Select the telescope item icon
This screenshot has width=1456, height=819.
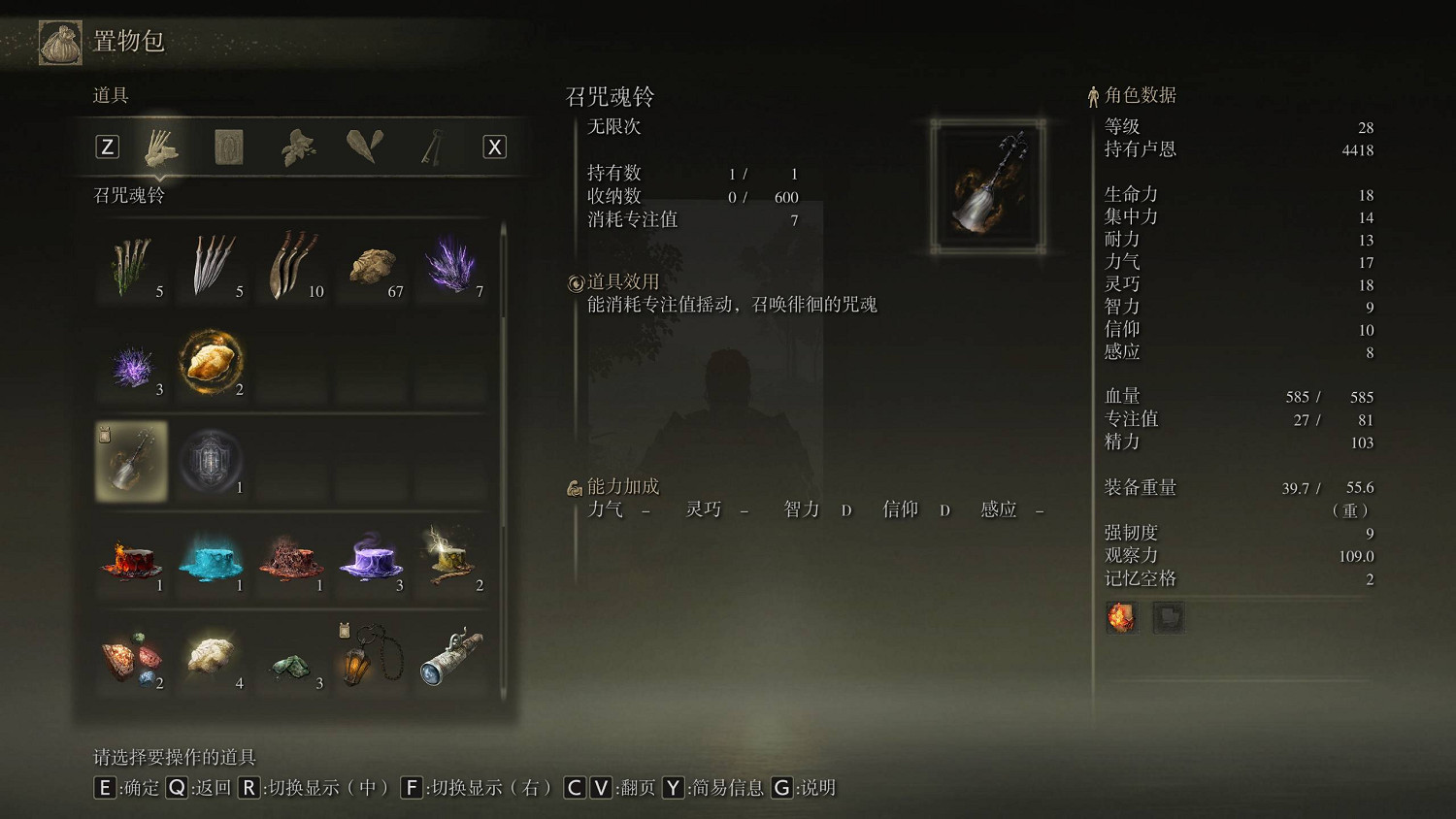451,658
